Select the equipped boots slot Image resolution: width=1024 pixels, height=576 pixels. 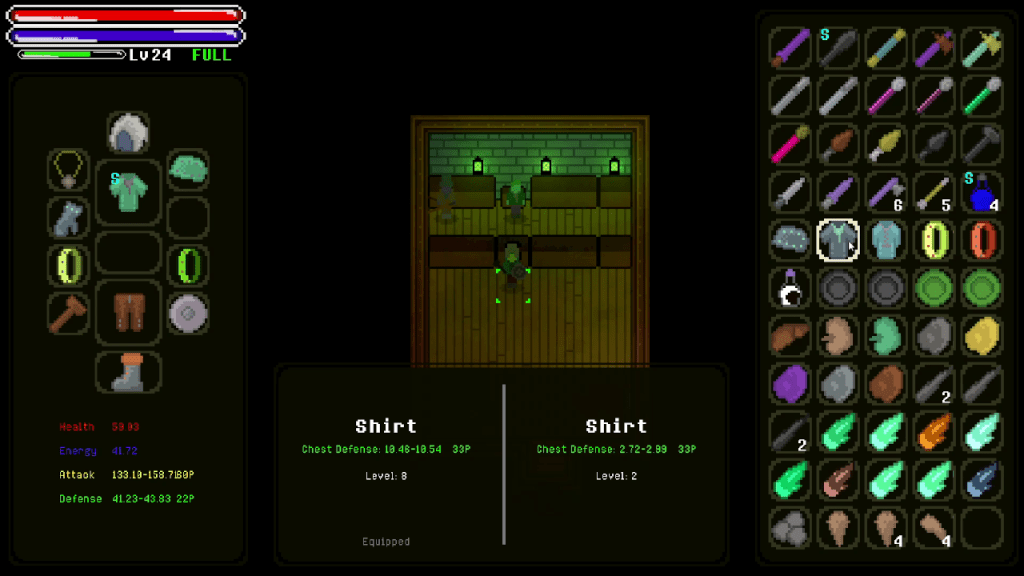pos(128,371)
